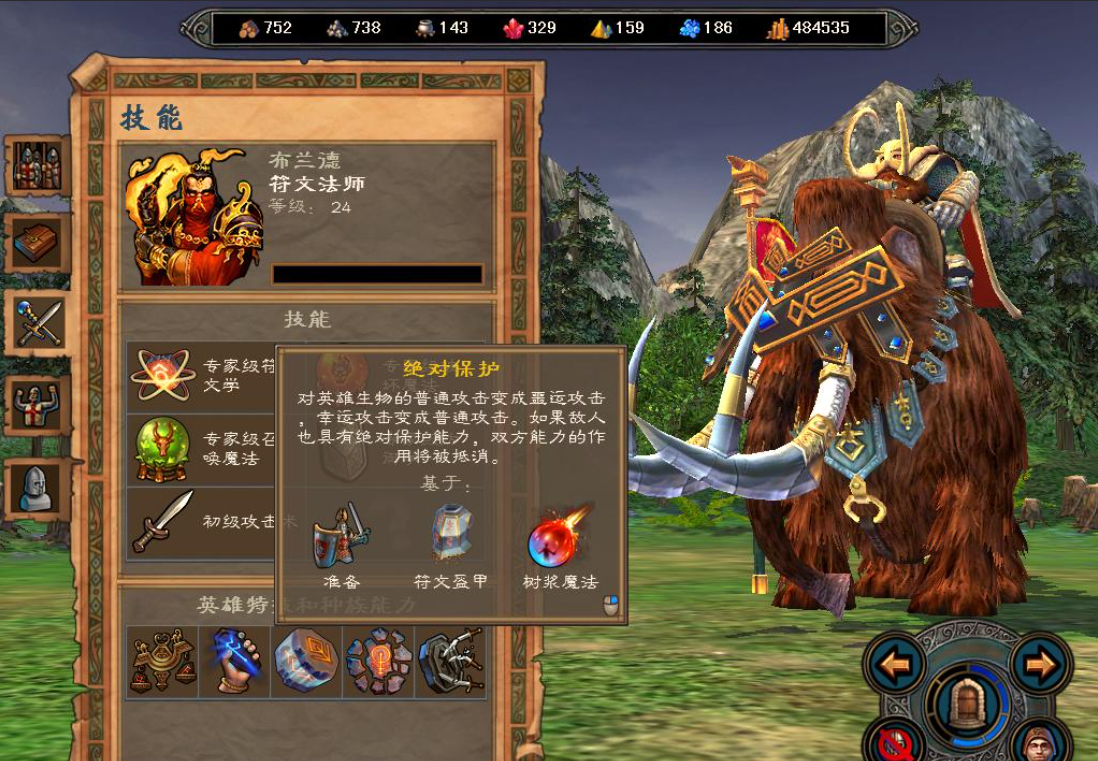Switch to the spellbook tab

pyautogui.click(x=38, y=243)
